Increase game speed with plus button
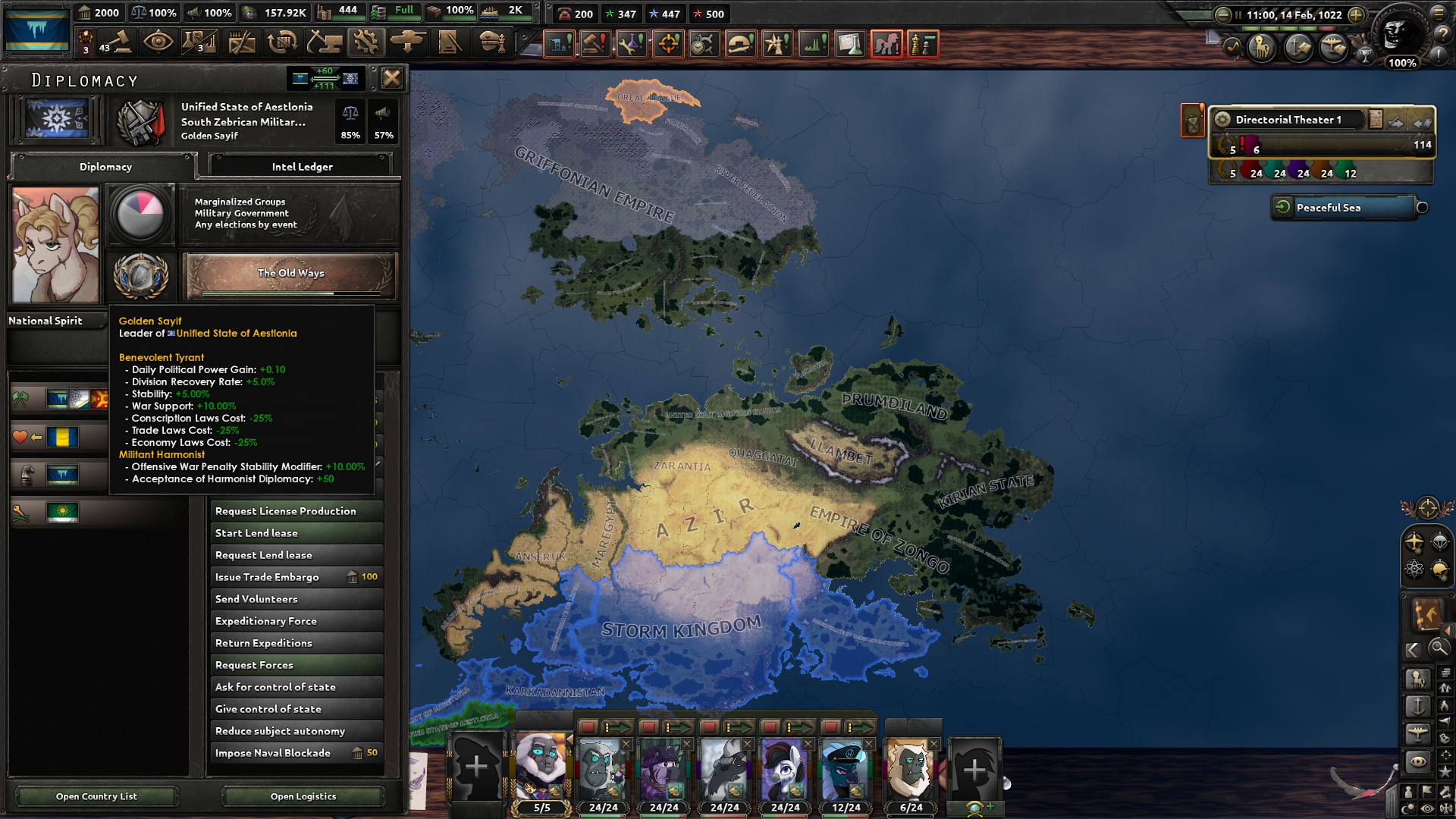1456x819 pixels. point(1356,15)
